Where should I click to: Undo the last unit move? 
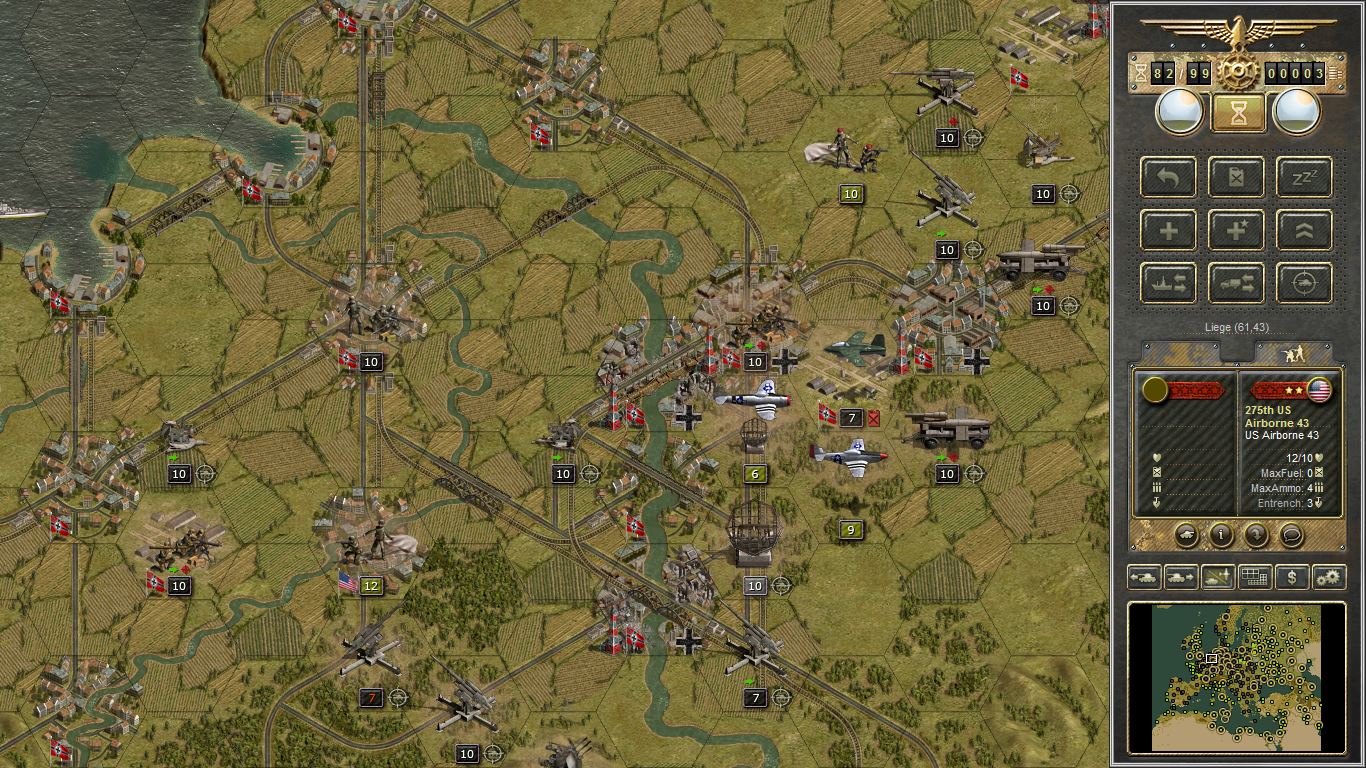pos(1168,177)
